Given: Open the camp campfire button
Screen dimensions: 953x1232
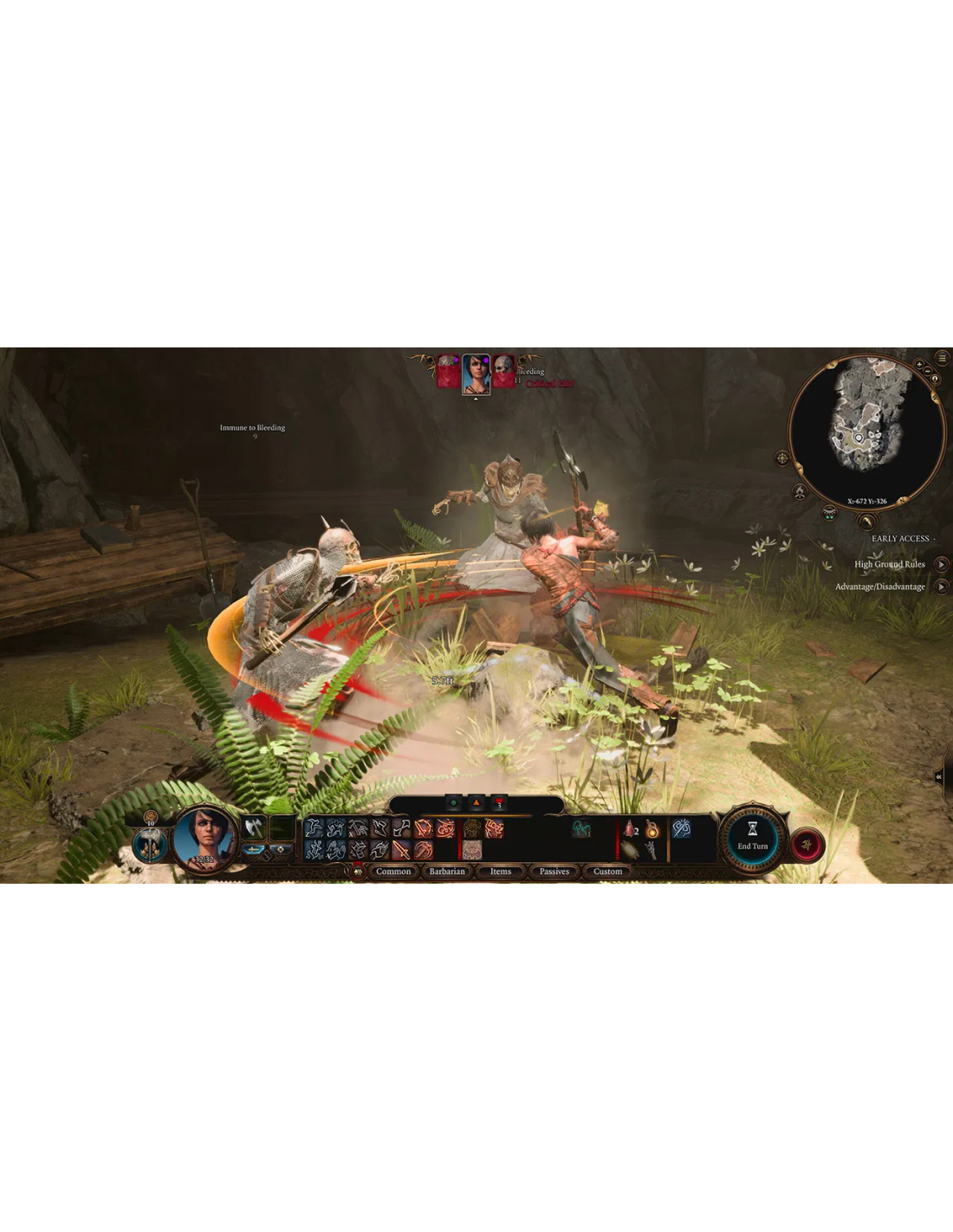Looking at the screenshot, I should 800,492.
